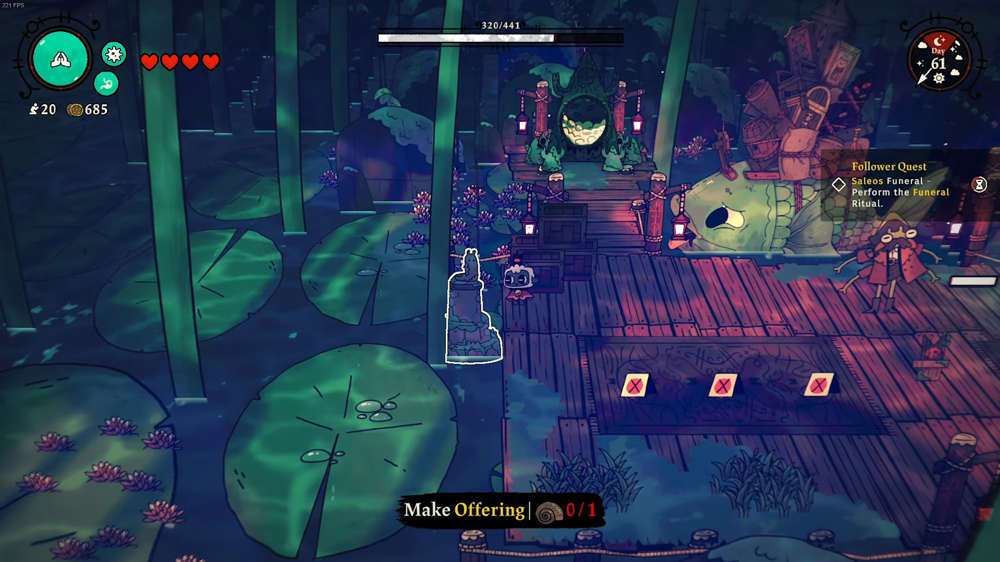This screenshot has width=1000, height=562.
Task: Select the spiked gear status icon
Action: click(114, 54)
